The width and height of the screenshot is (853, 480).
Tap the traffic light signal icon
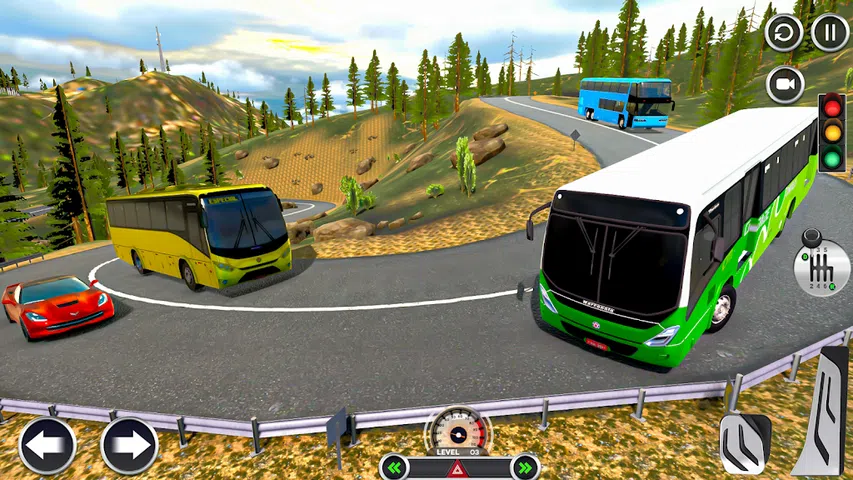tap(831, 132)
